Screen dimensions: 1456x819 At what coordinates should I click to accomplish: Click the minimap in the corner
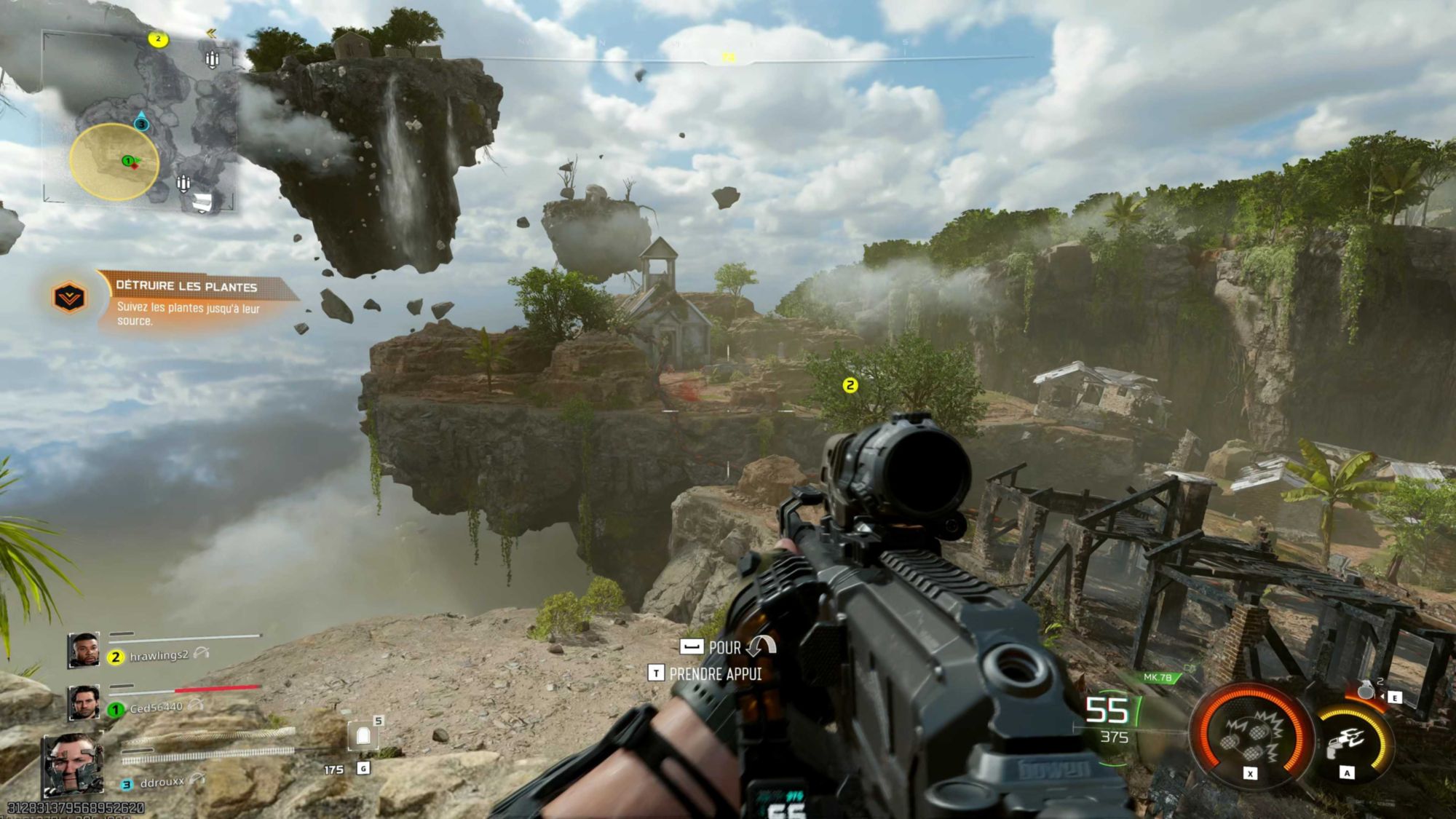tap(140, 122)
